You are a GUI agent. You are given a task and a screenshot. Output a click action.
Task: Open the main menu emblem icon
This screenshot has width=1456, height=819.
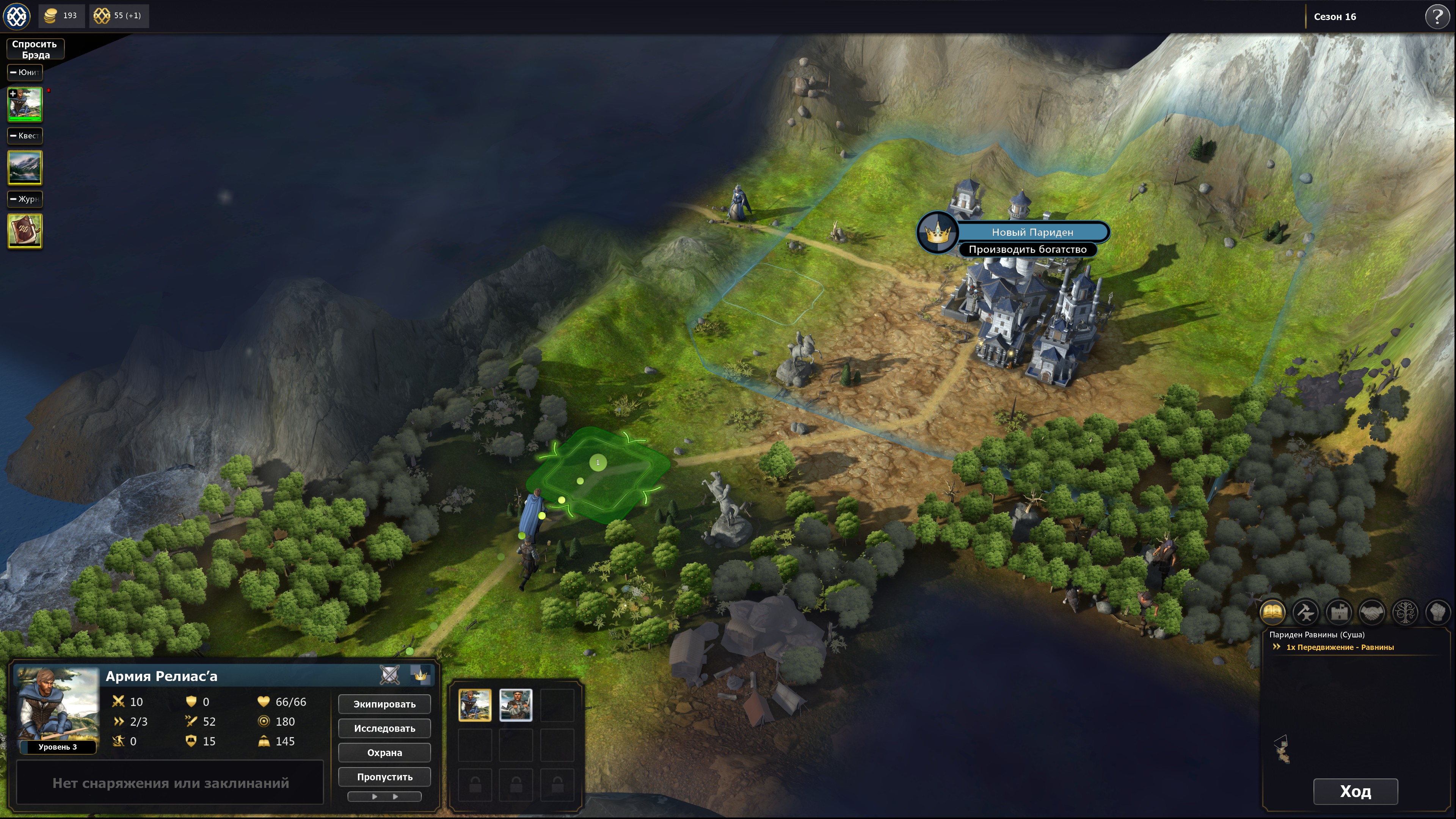click(17, 16)
